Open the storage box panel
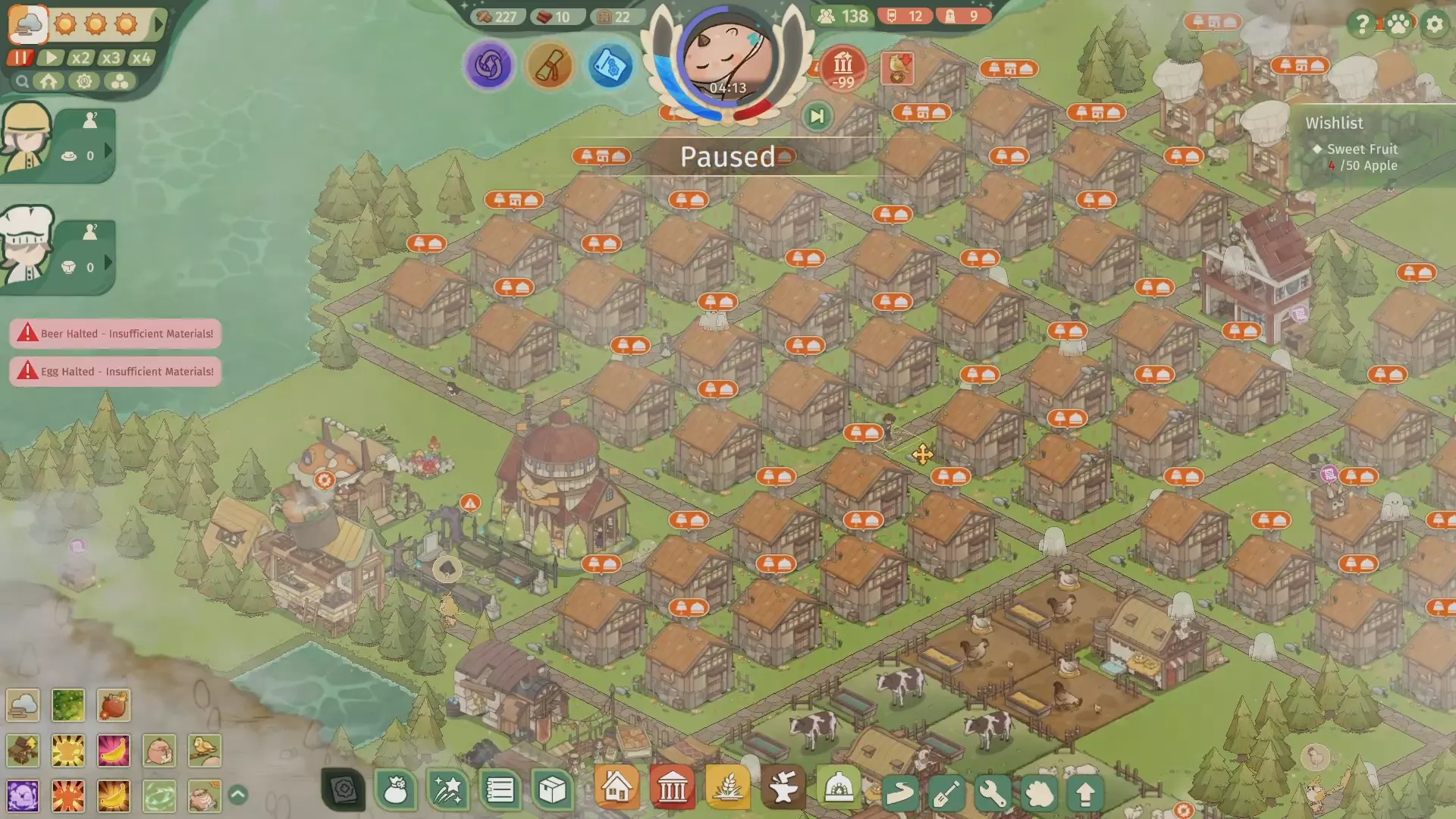The height and width of the screenshot is (819, 1456). tap(552, 790)
